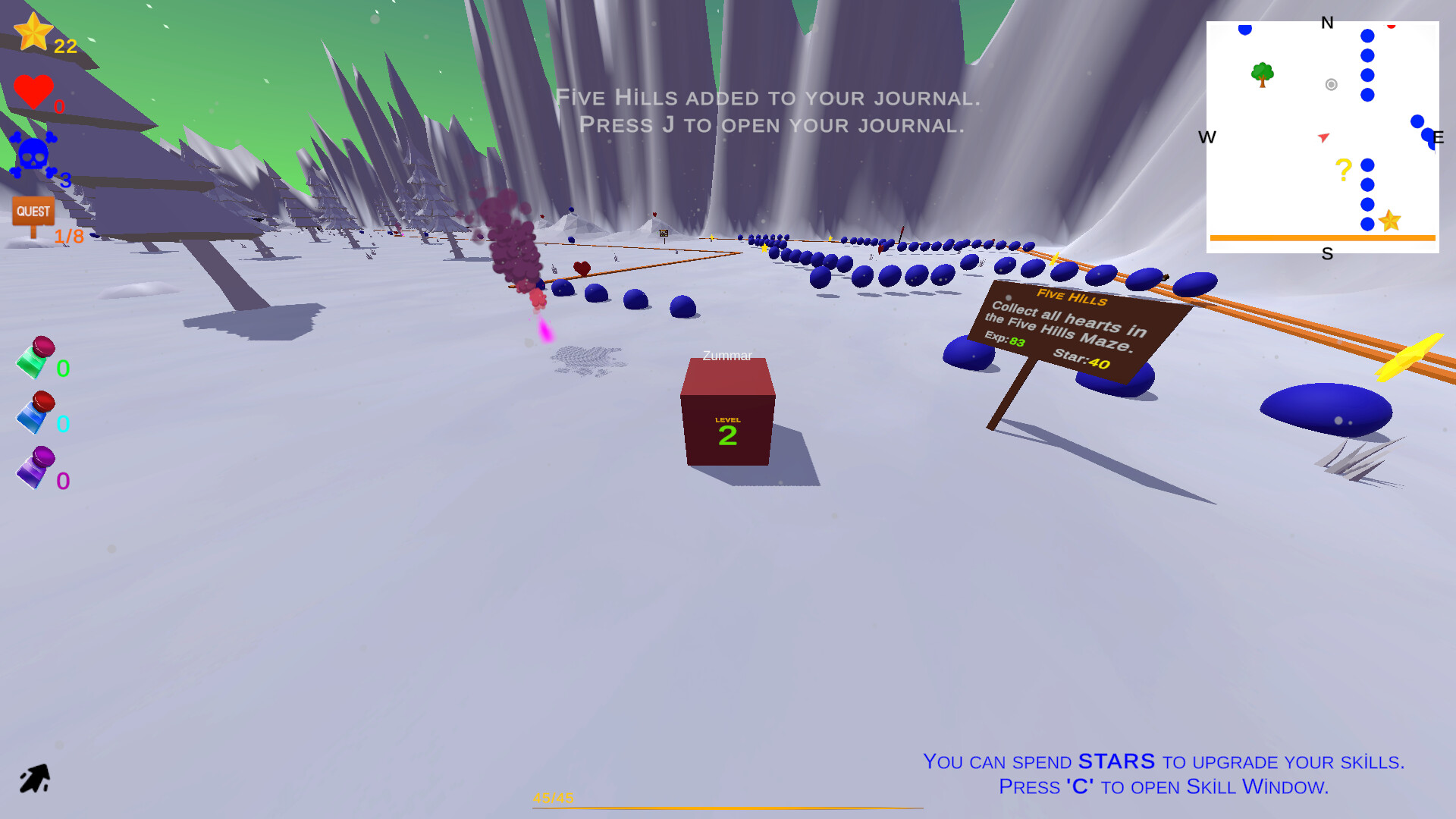The width and height of the screenshot is (1456, 819).
Task: Toggle the QUEST sign showing 1/8
Action: (32, 211)
